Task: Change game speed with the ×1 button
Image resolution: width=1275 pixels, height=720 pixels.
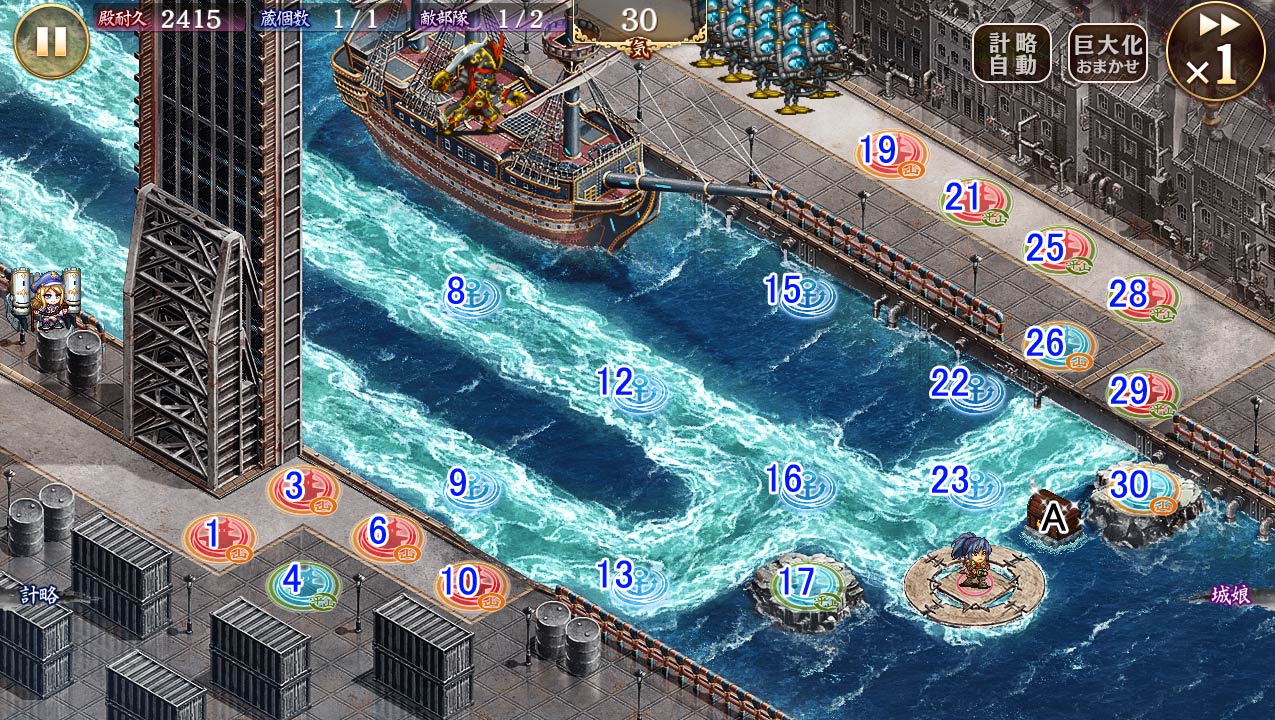Action: pos(1215,52)
